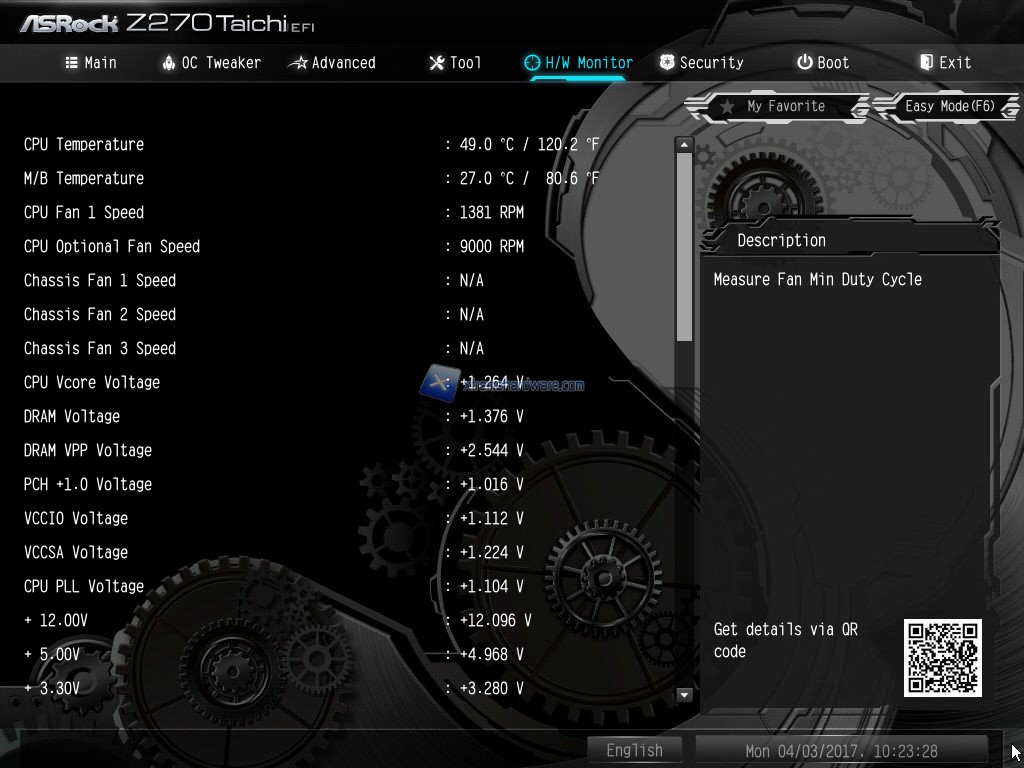Click the scrollbar's up arrow
This screenshot has height=768, width=1024.
684,145
